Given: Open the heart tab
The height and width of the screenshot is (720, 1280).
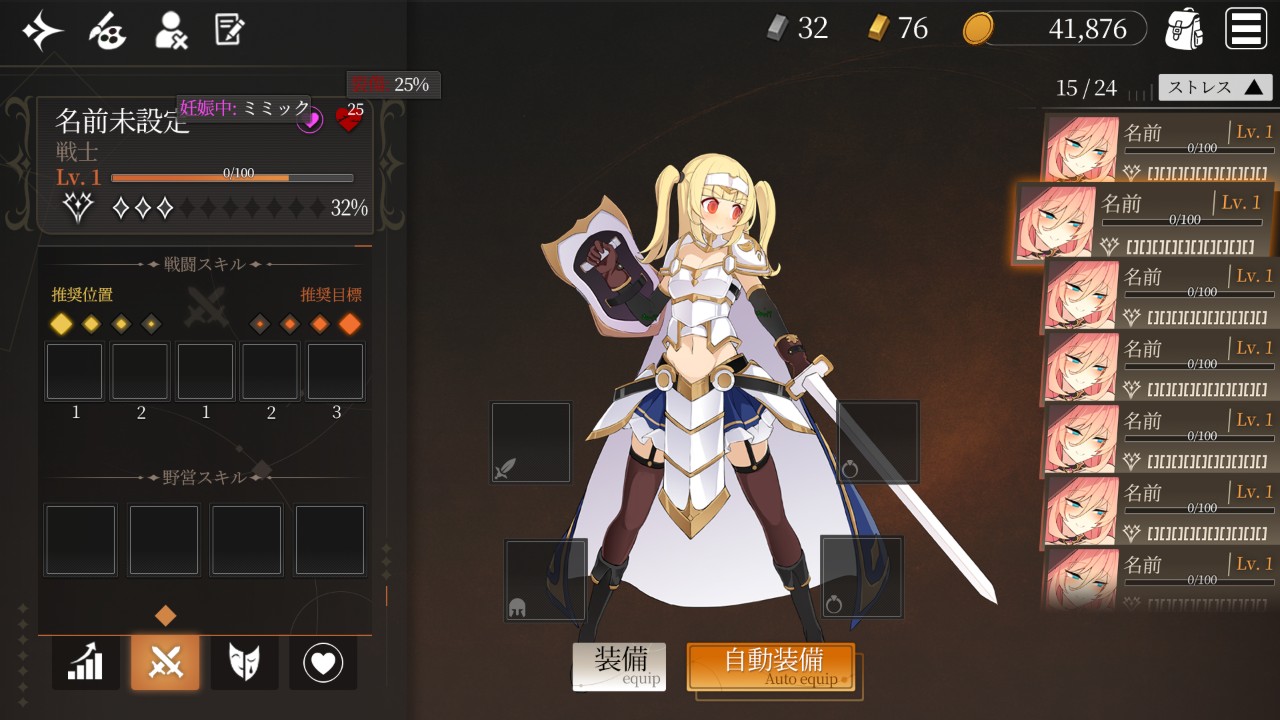Looking at the screenshot, I should (x=323, y=662).
